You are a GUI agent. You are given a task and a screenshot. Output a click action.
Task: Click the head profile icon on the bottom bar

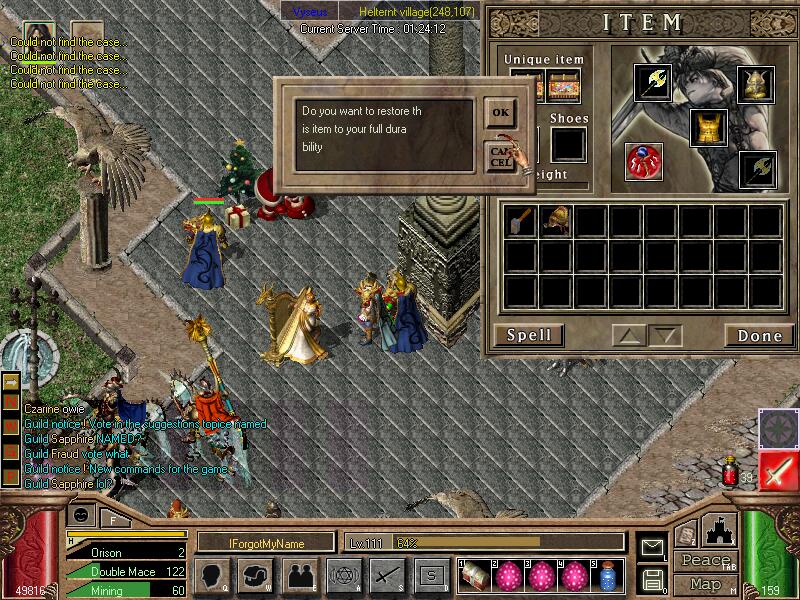tap(212, 575)
